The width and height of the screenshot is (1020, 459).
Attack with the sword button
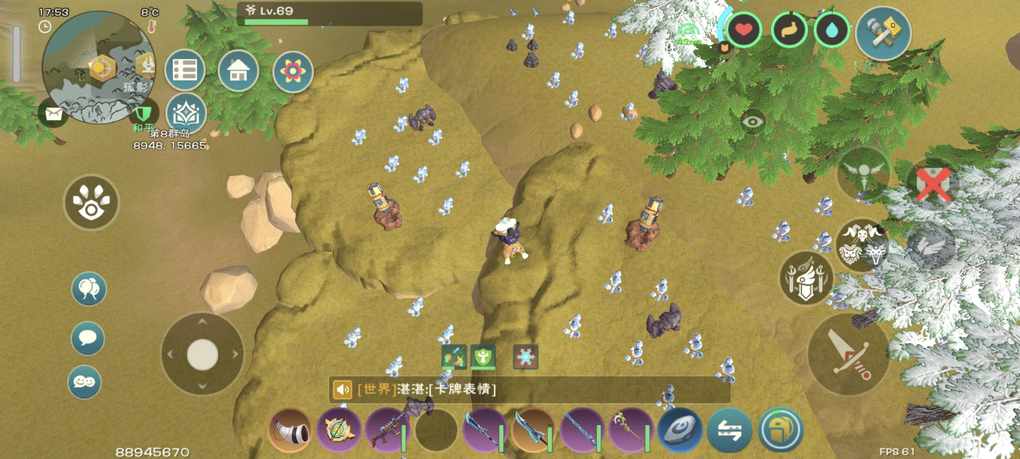[849, 354]
